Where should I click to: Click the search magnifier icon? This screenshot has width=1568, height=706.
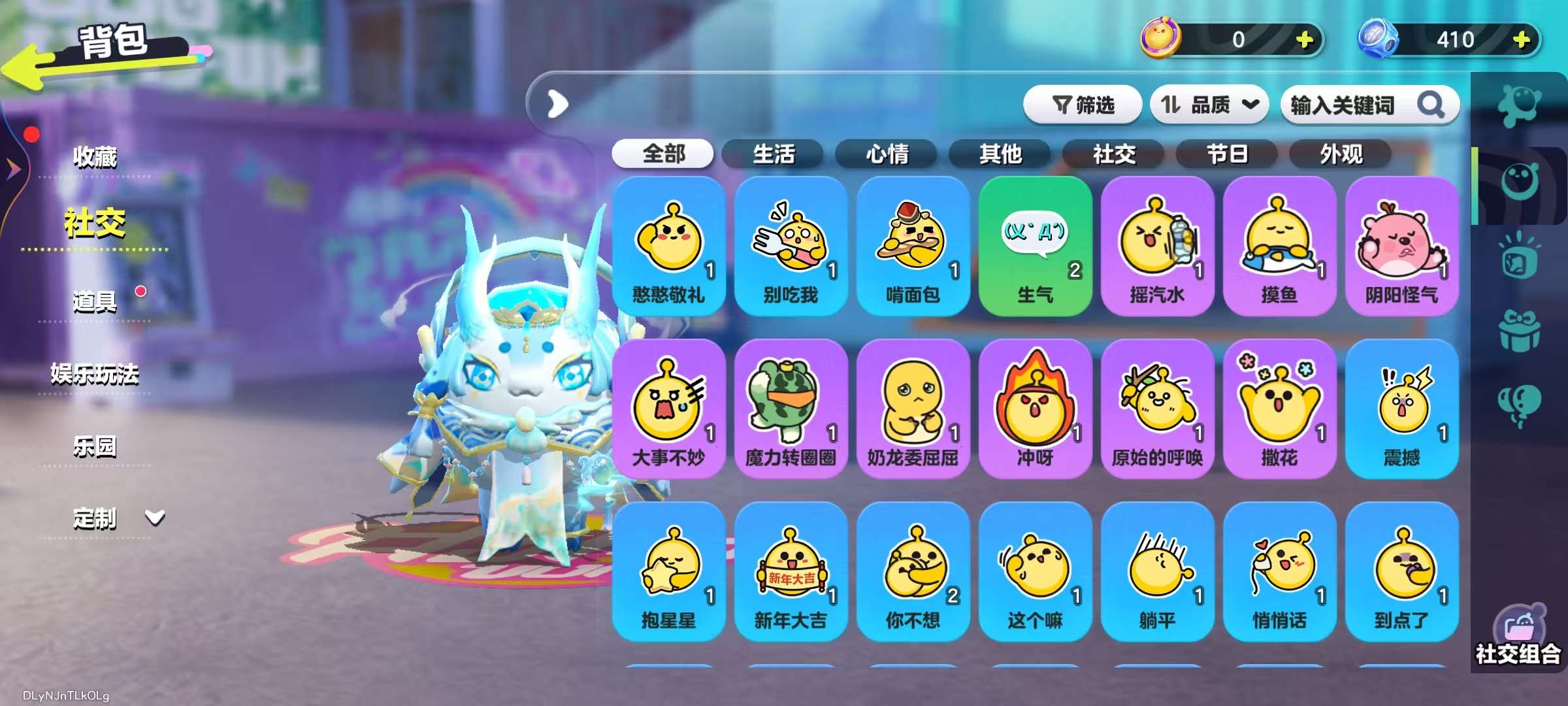point(1431,105)
